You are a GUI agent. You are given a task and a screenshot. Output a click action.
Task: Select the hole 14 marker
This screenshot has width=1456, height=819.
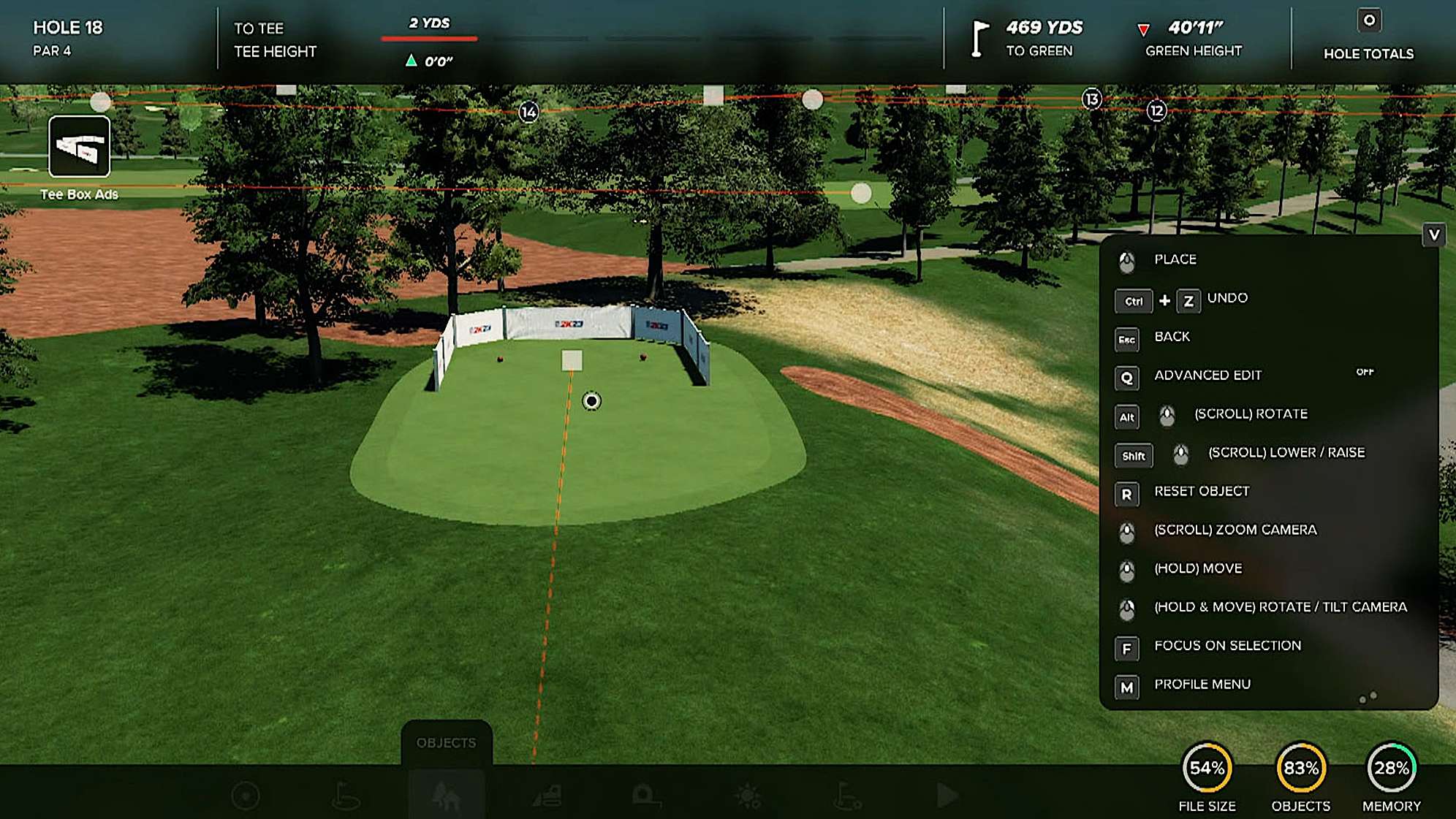coord(528,112)
